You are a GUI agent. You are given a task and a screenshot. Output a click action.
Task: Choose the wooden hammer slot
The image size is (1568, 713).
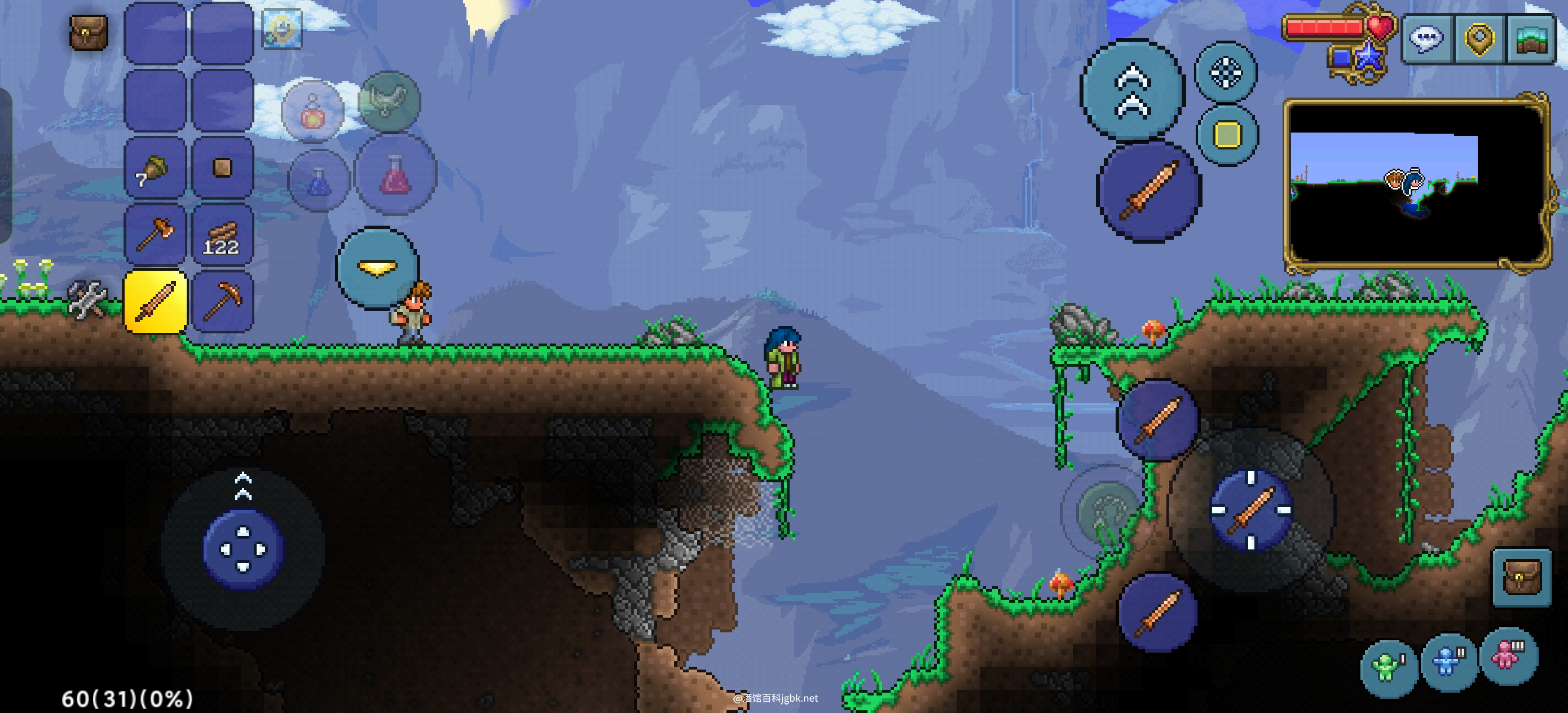155,235
